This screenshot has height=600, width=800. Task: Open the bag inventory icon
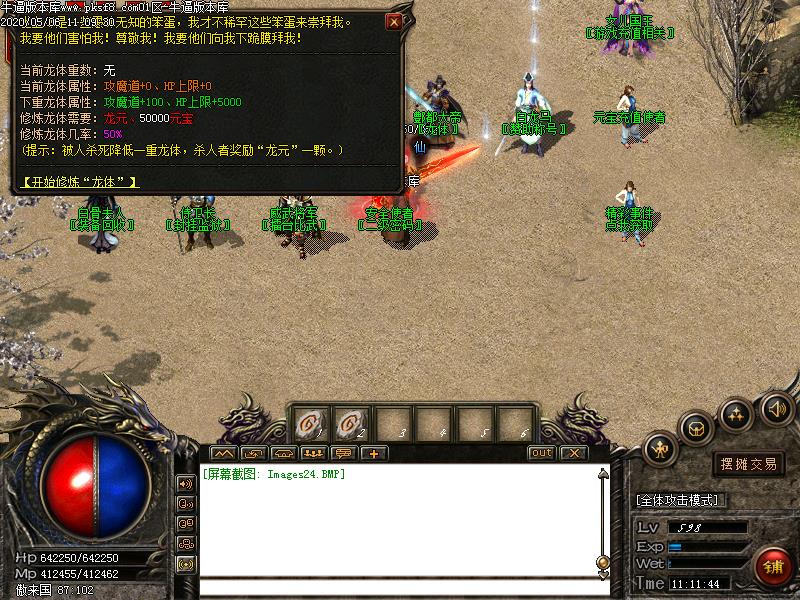[x=696, y=429]
